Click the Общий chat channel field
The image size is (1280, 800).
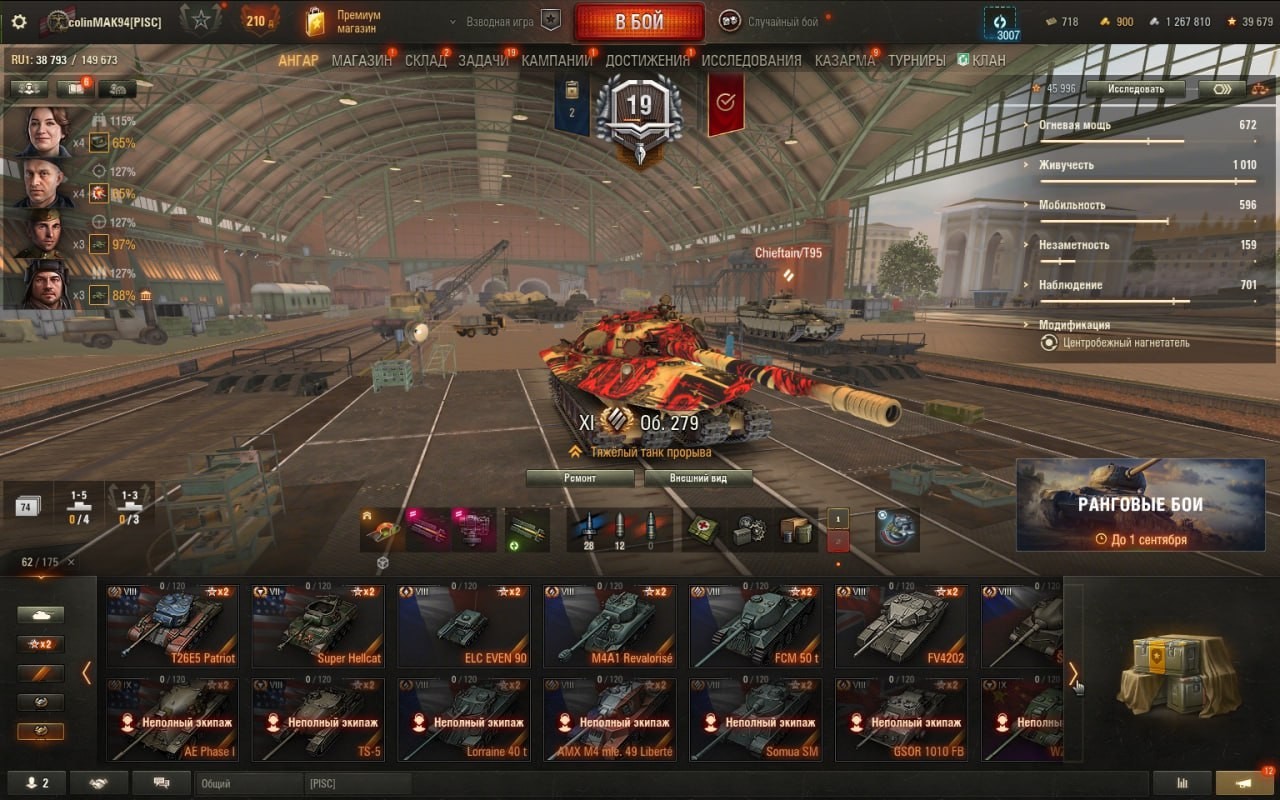[x=248, y=784]
